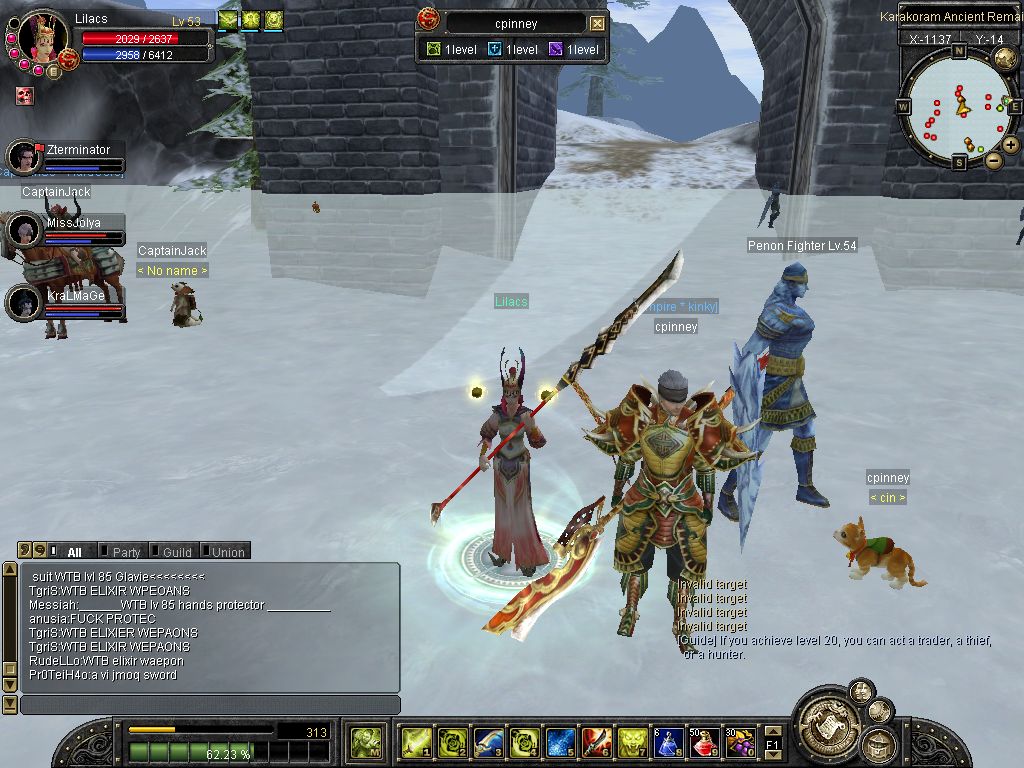Cast the curved blade skill in slot 3

tap(488, 742)
